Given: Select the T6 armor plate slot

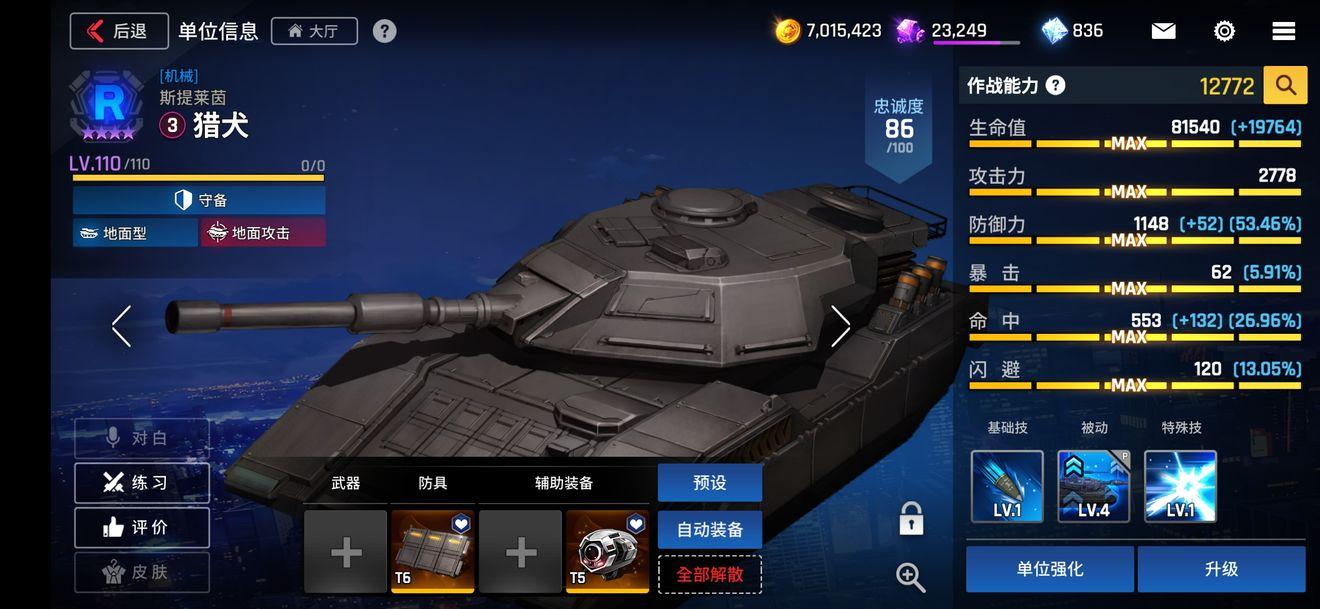Looking at the screenshot, I should [x=432, y=551].
